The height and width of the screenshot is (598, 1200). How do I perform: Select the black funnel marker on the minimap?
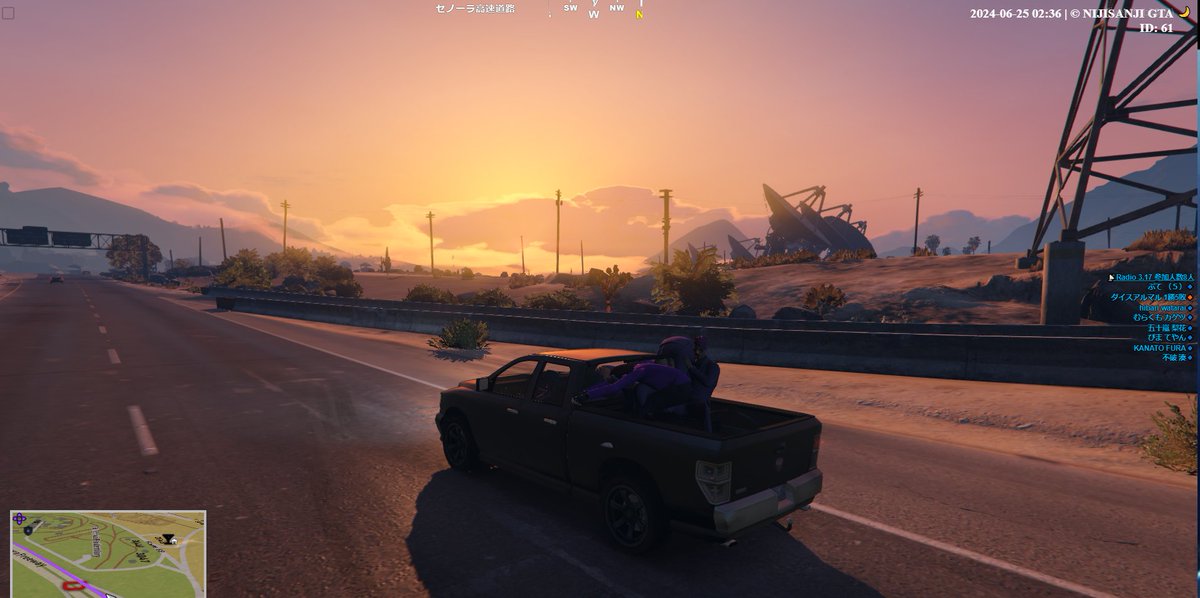168,538
